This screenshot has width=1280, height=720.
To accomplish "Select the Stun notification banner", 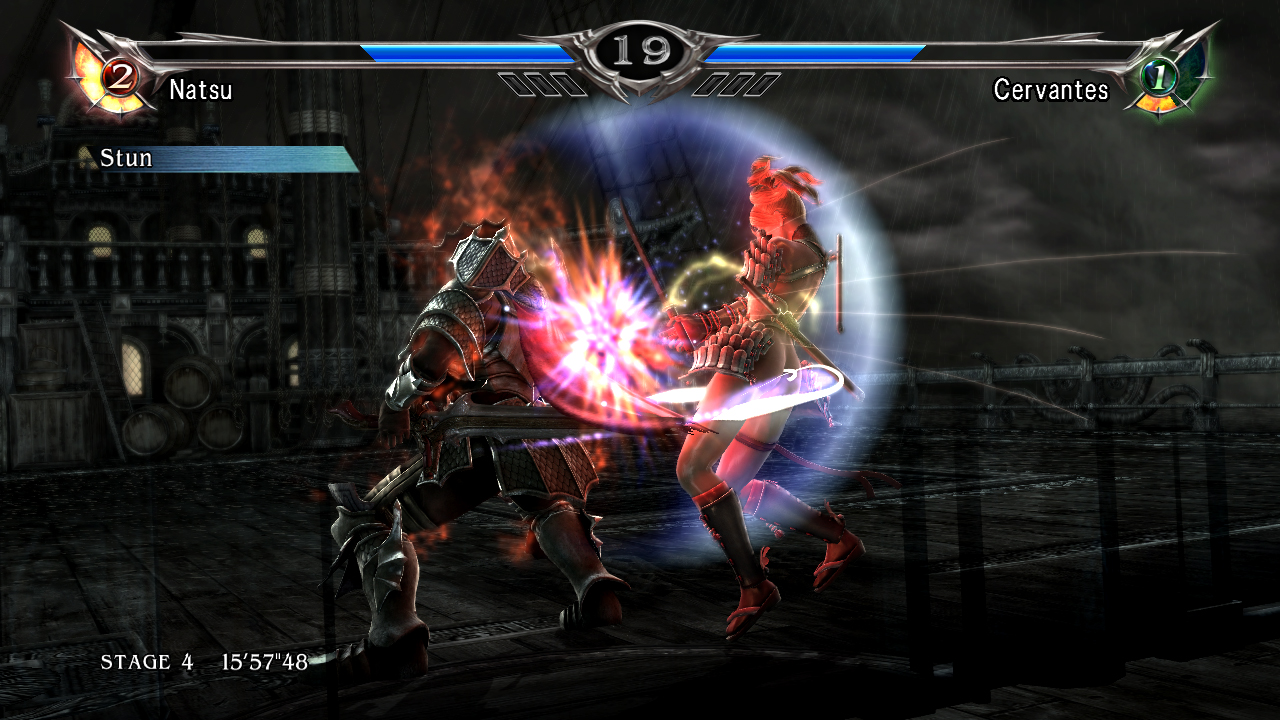I will click(218, 159).
